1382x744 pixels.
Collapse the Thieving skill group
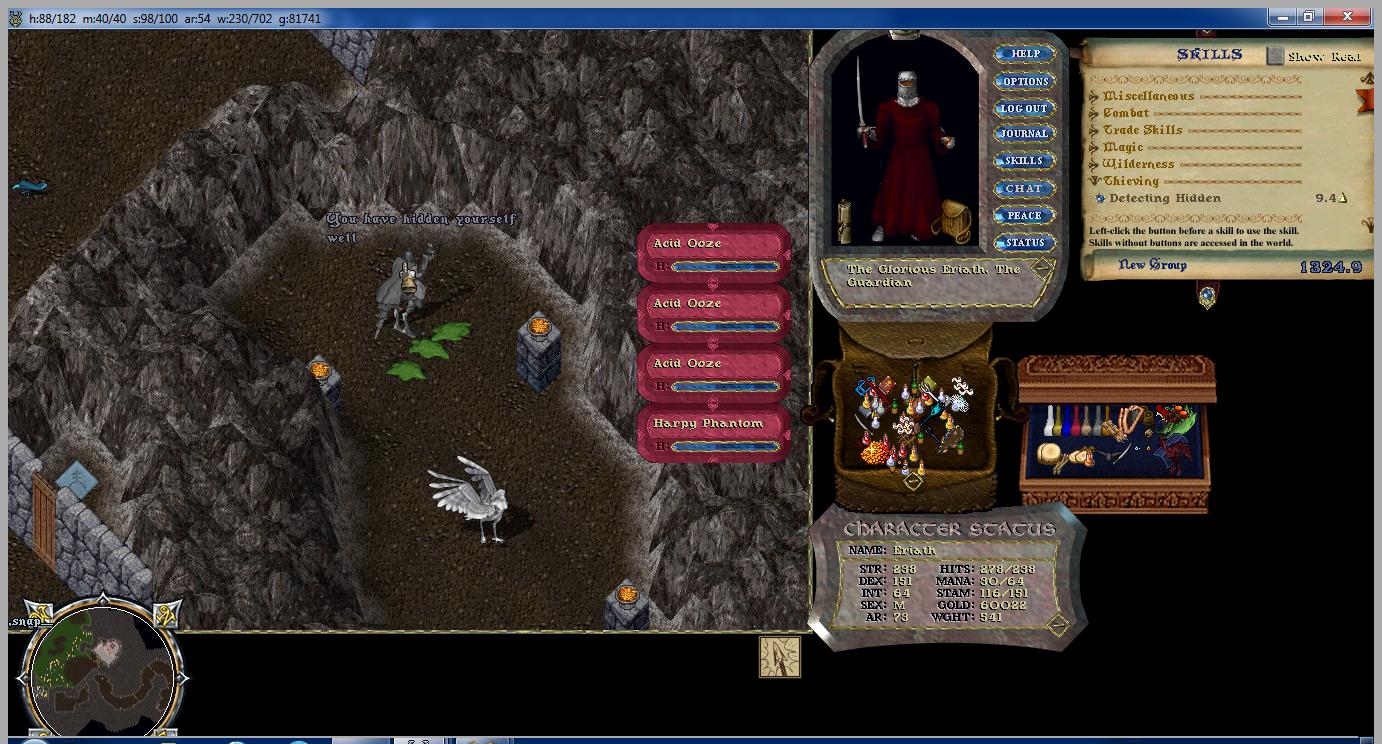(x=1095, y=182)
